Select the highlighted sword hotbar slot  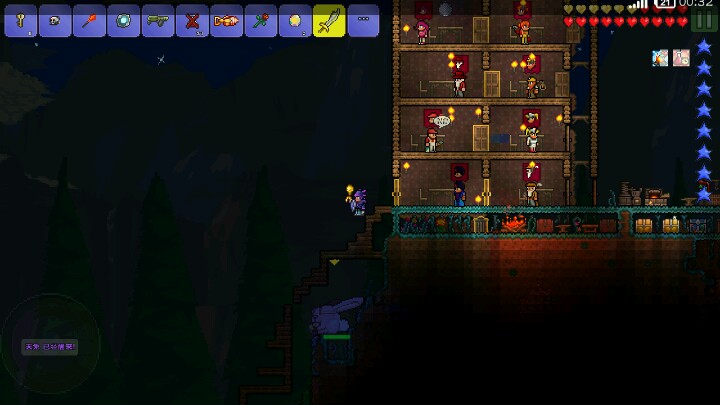click(x=329, y=20)
